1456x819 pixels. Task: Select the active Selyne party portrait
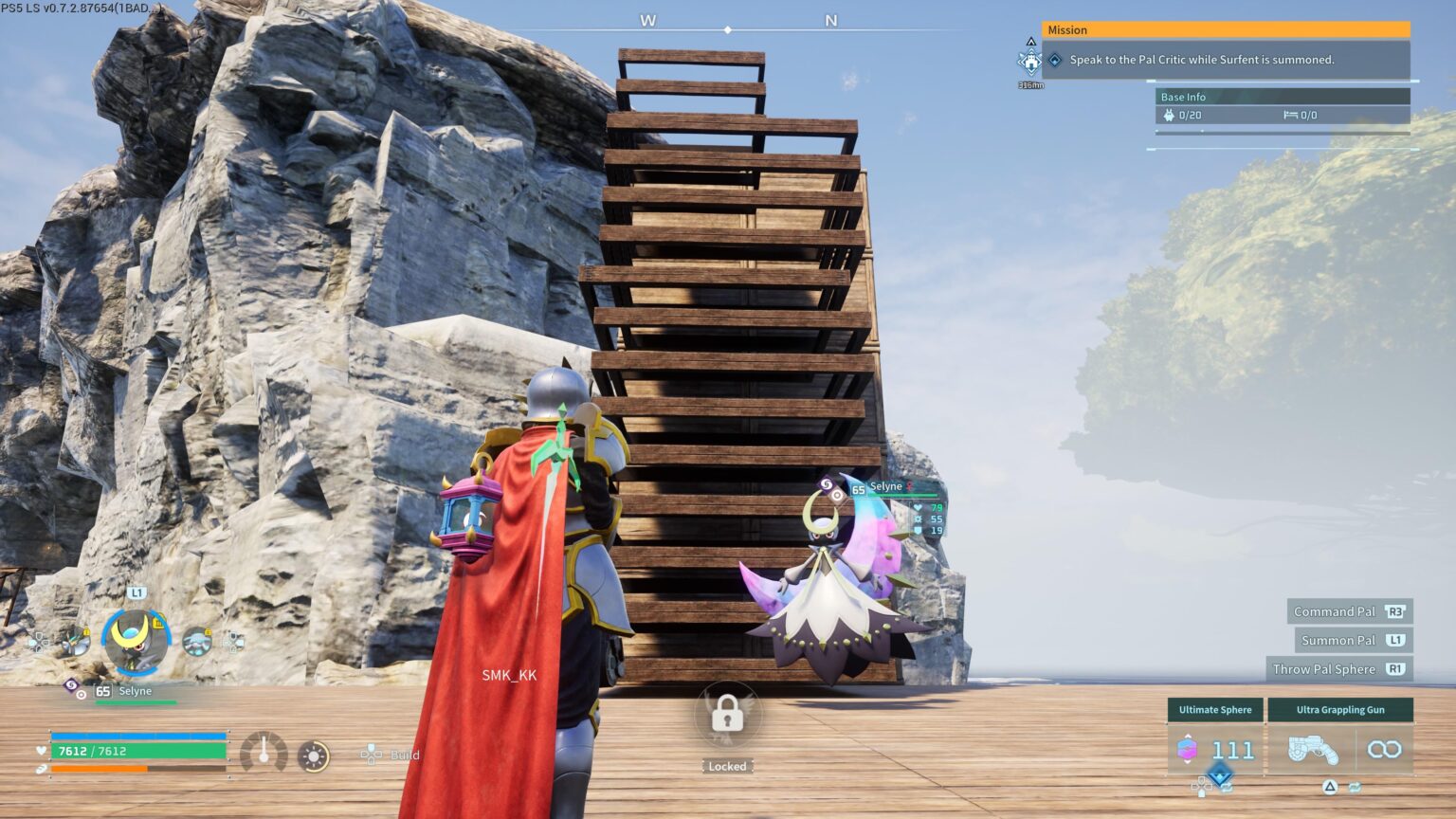(136, 642)
